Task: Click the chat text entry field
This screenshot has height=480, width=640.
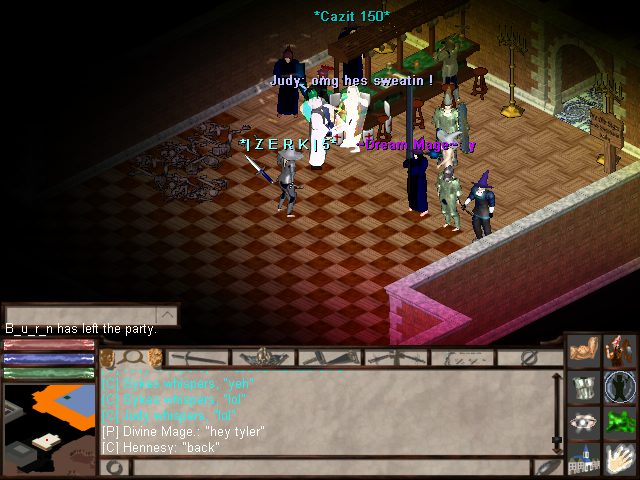Action: coord(330,467)
